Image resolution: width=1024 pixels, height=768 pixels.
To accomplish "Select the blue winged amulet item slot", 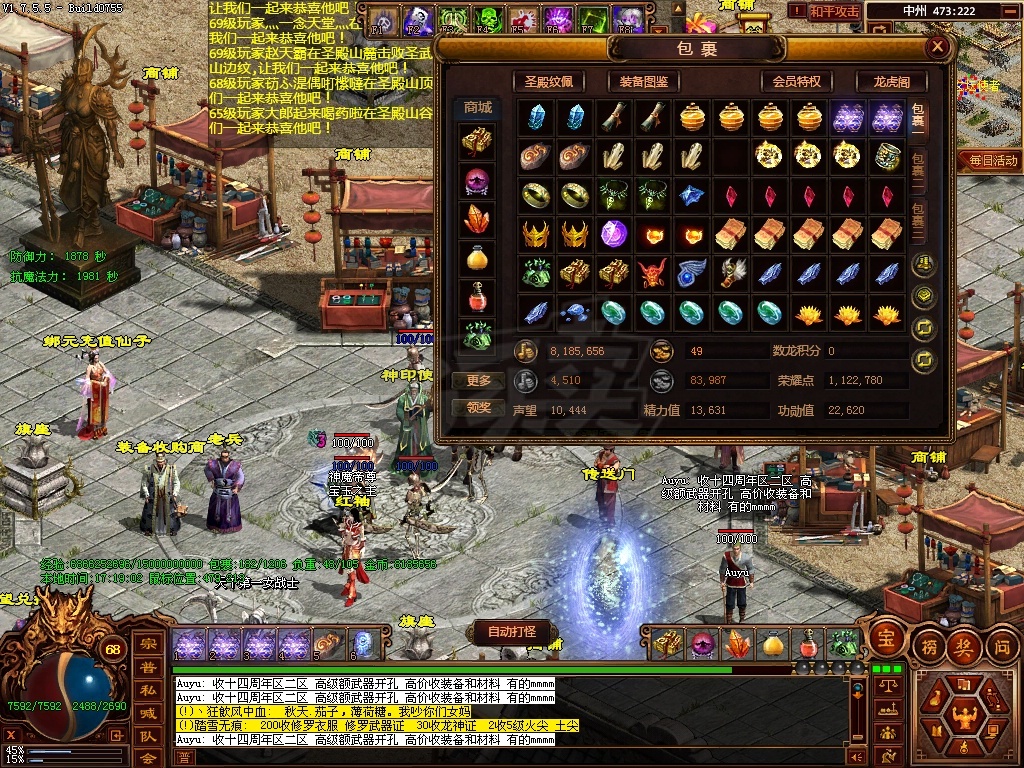I will [x=692, y=273].
